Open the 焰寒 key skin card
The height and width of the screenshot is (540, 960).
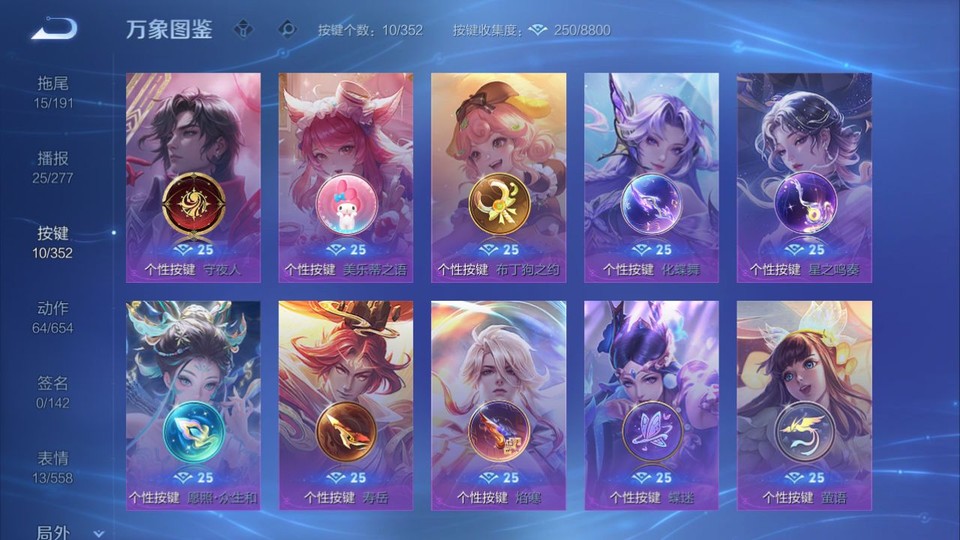click(498, 405)
